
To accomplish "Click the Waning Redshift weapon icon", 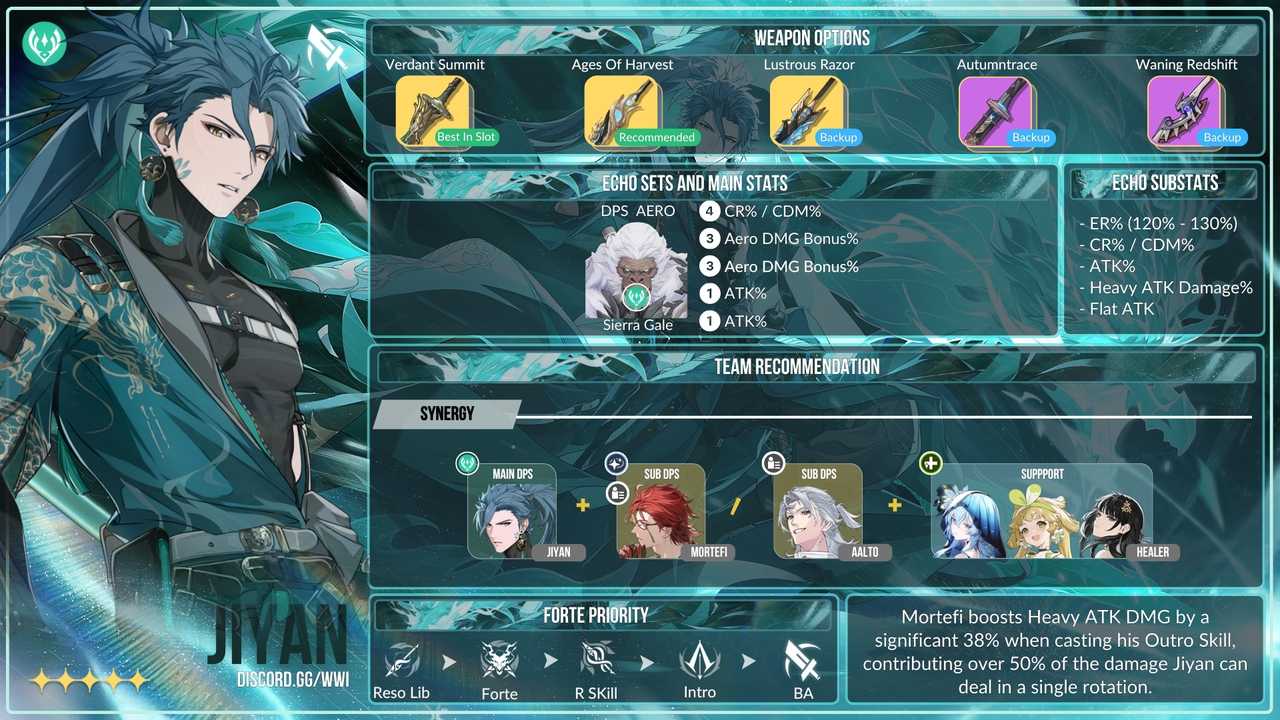I will click(1184, 111).
